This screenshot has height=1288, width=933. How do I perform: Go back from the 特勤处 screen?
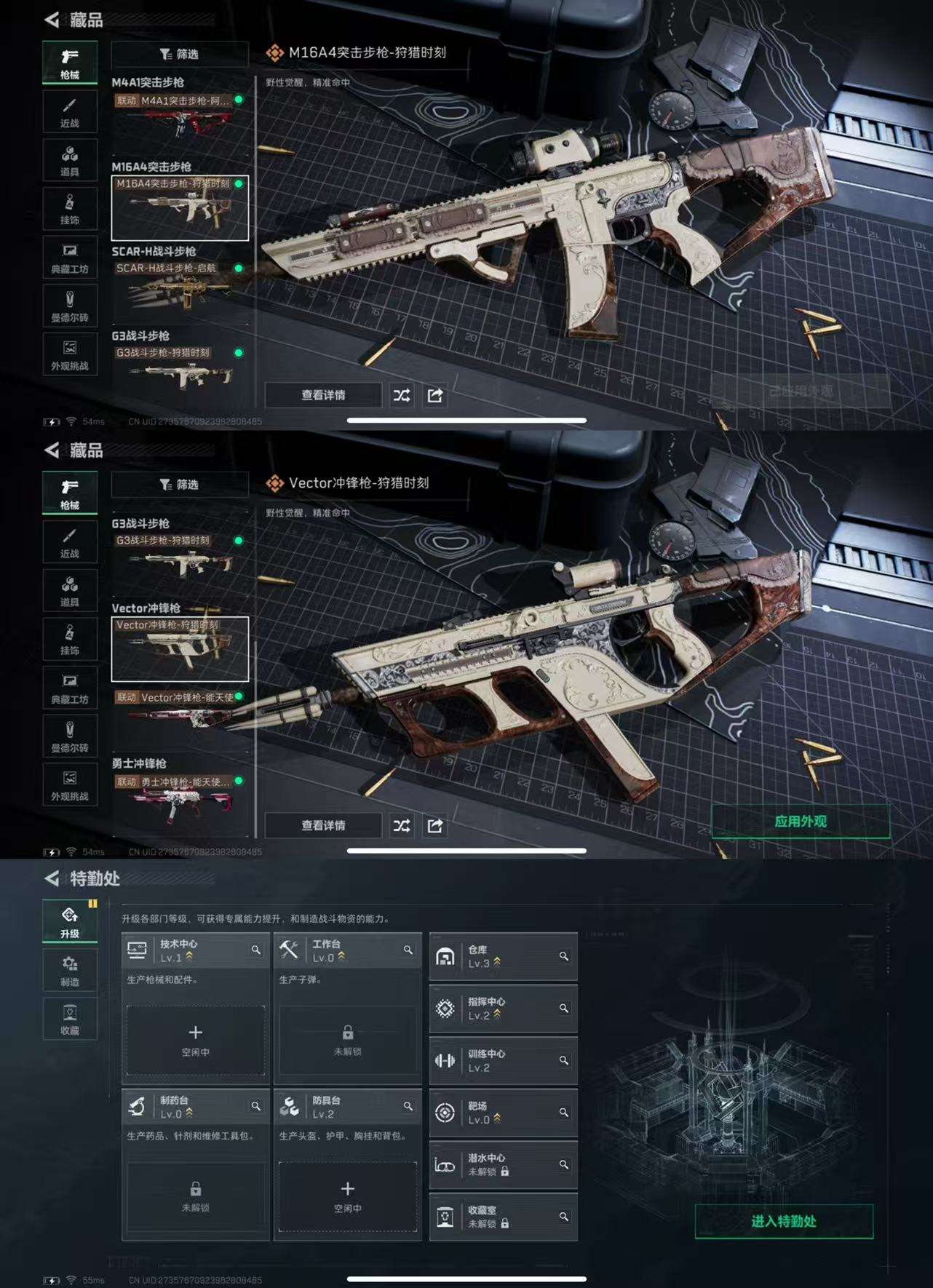(52, 878)
